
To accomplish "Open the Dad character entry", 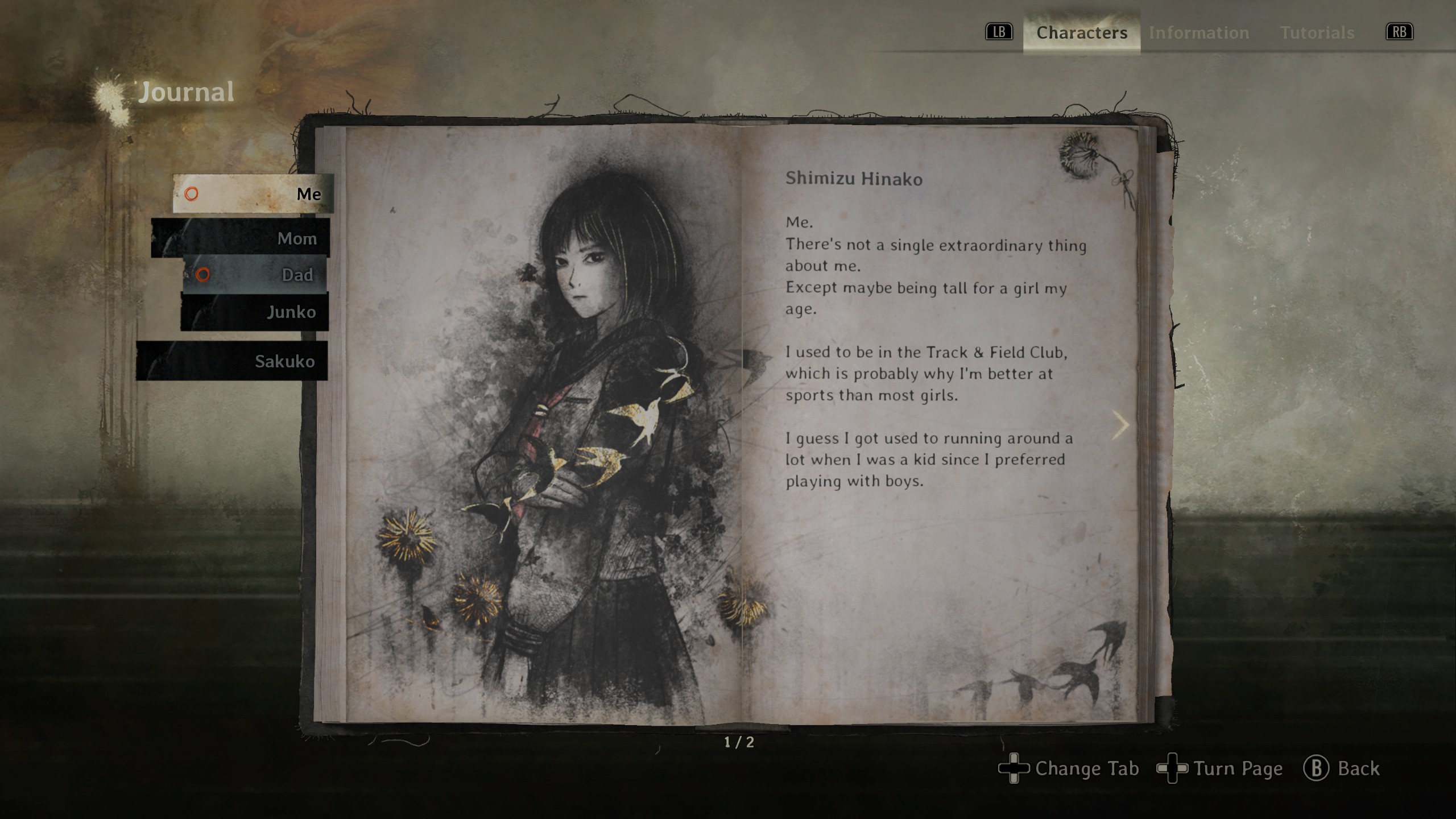I will click(x=255, y=275).
